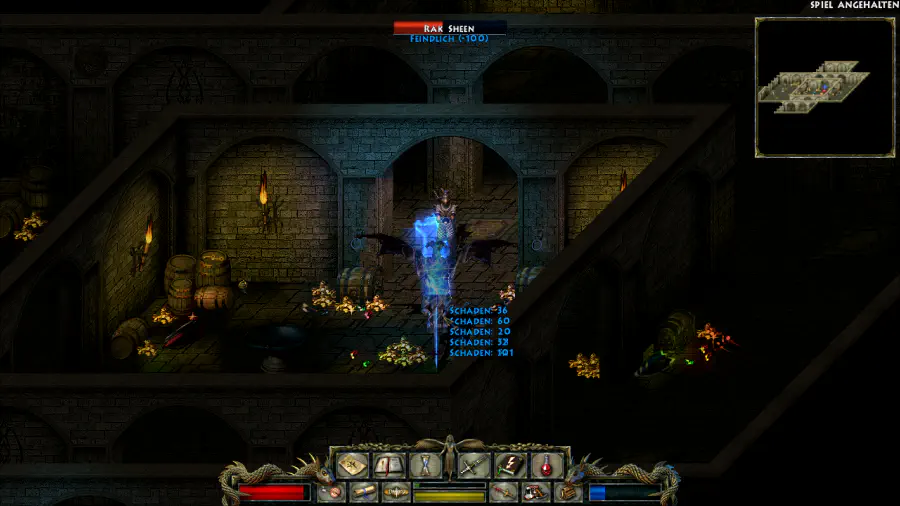Image resolution: width=900 pixels, height=506 pixels.
Task: Click the round orb icon beside health bar
Action: click(x=331, y=492)
